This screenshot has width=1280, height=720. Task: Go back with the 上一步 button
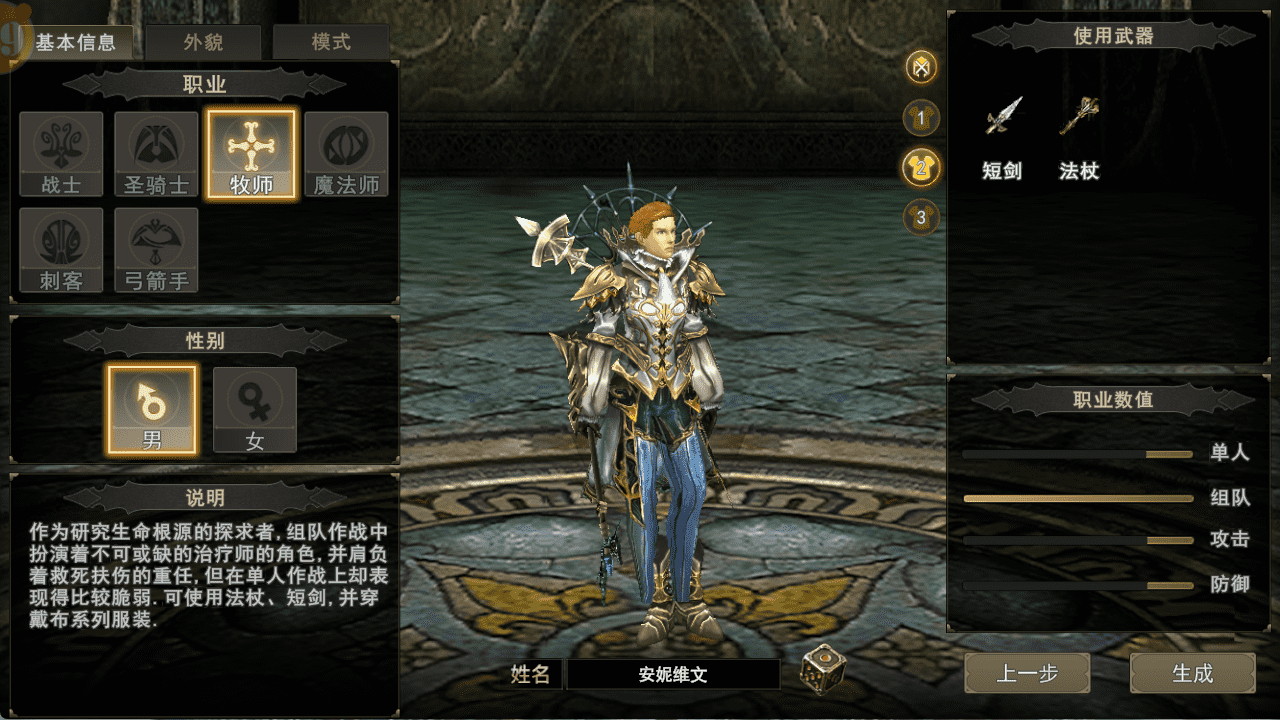coord(1027,673)
